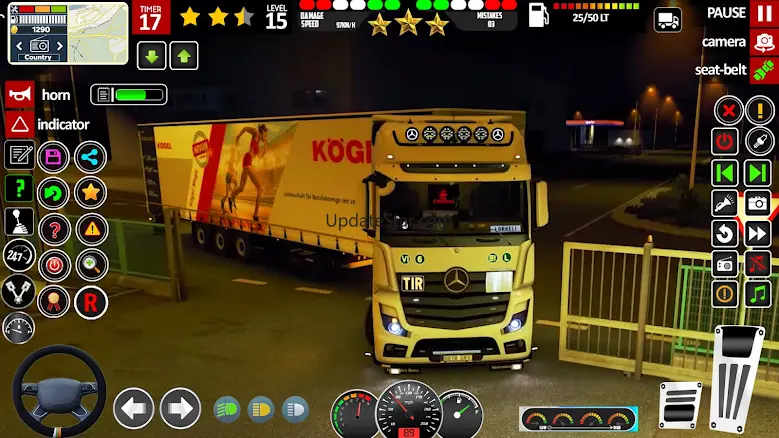Tap the blue share icon
779x438 pixels.
coord(91,157)
